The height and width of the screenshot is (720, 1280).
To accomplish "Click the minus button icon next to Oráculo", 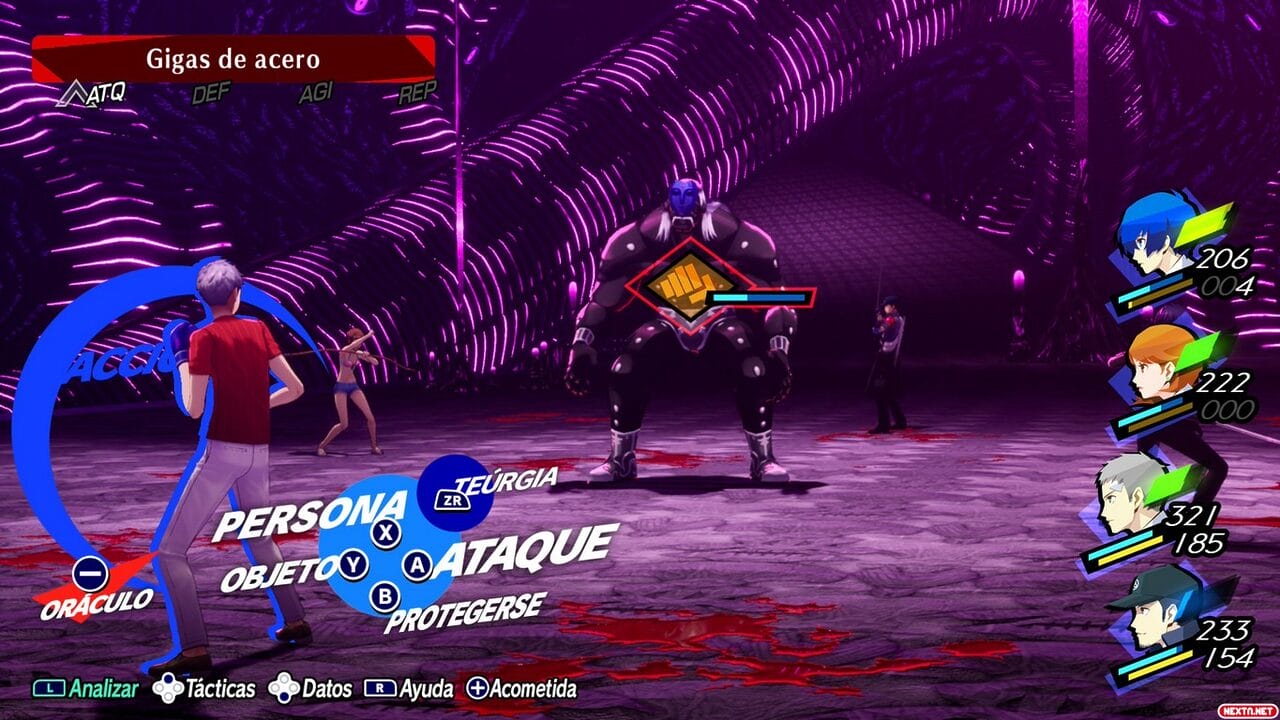I will (89, 573).
